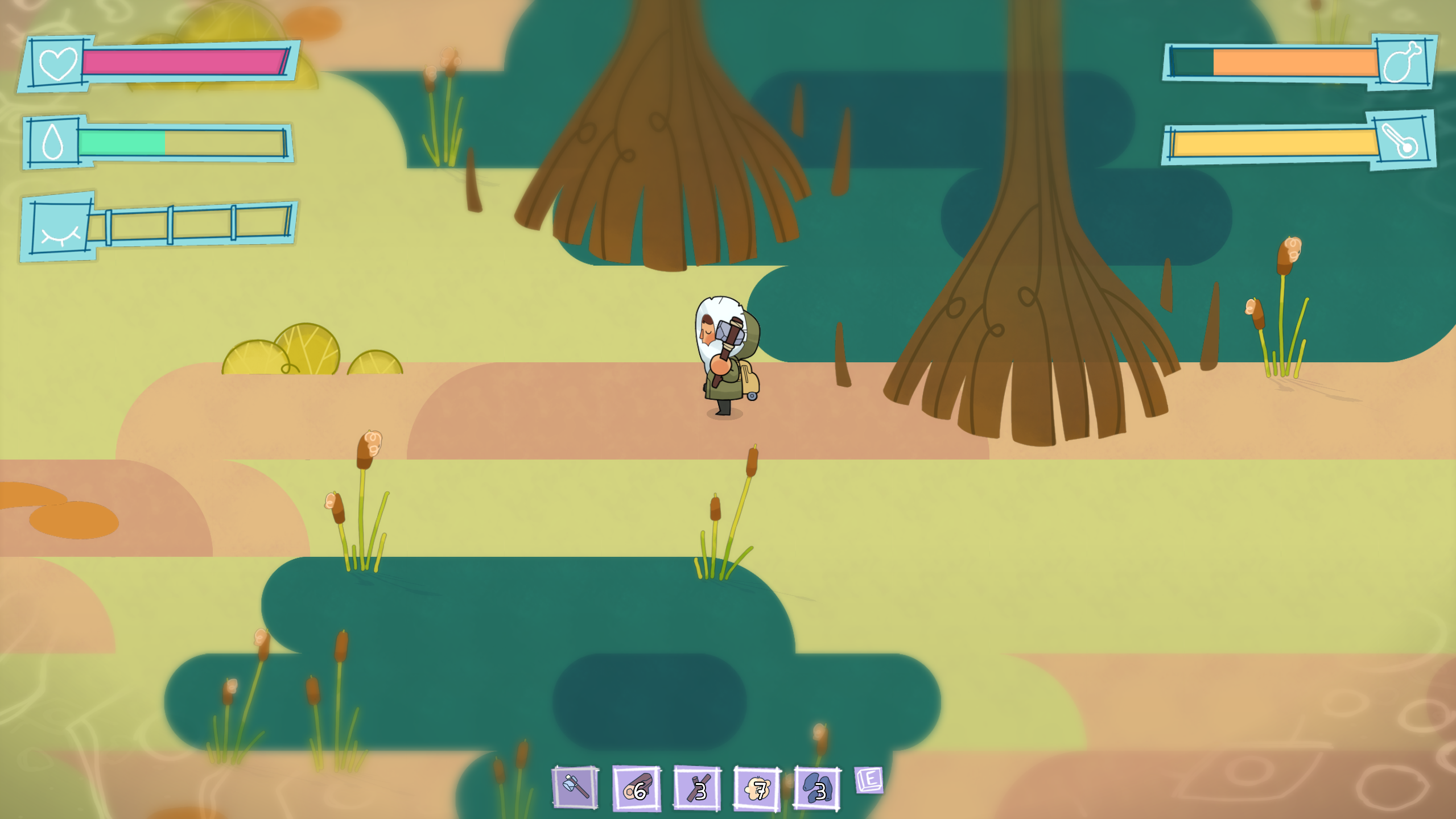Viewport: 1456px width, 819px height.
Task: Click the blue stones hotbar slot
Action: tap(817, 788)
